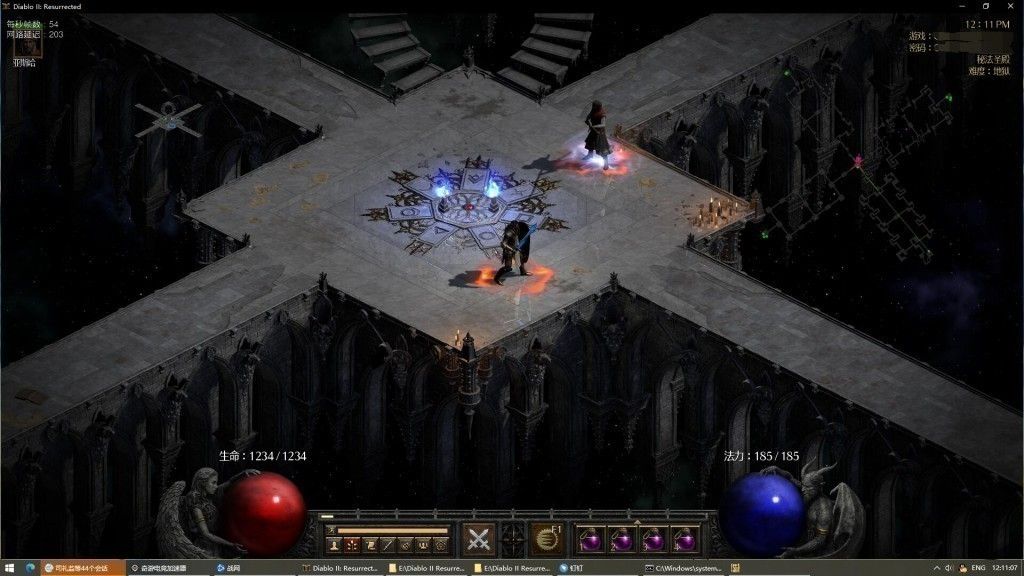Expand the belt using the small arrow
This screenshot has height=576, width=1024.
(x=637, y=521)
